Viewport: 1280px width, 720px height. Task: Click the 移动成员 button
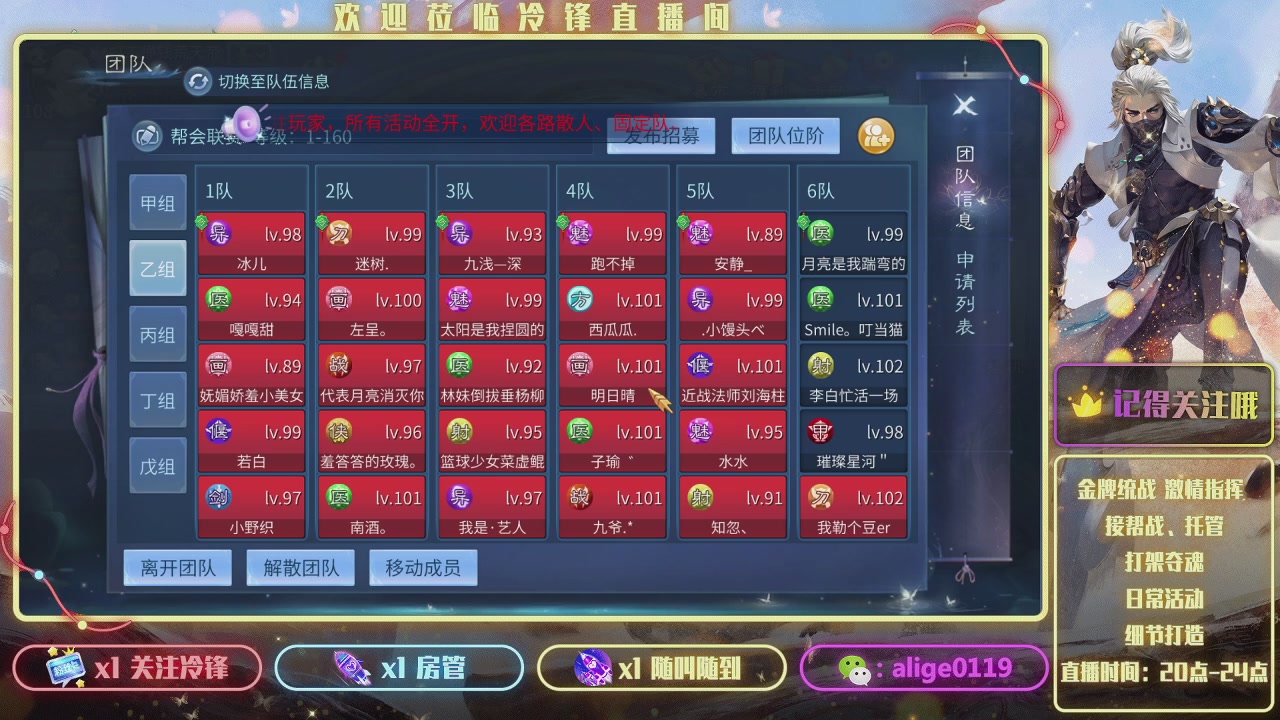click(x=424, y=567)
